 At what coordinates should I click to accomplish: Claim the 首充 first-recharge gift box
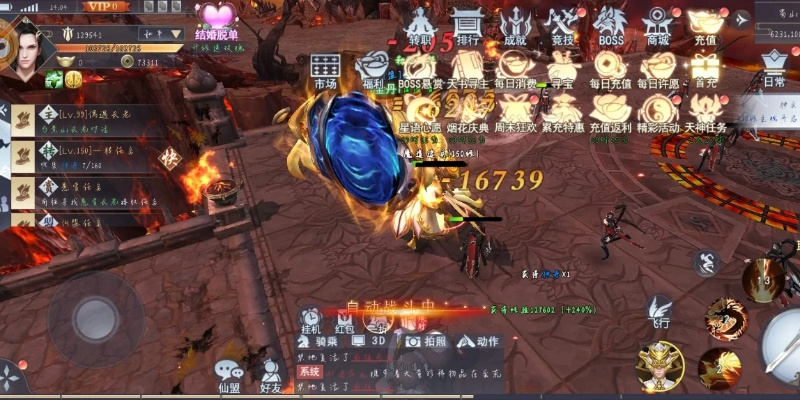(706, 68)
